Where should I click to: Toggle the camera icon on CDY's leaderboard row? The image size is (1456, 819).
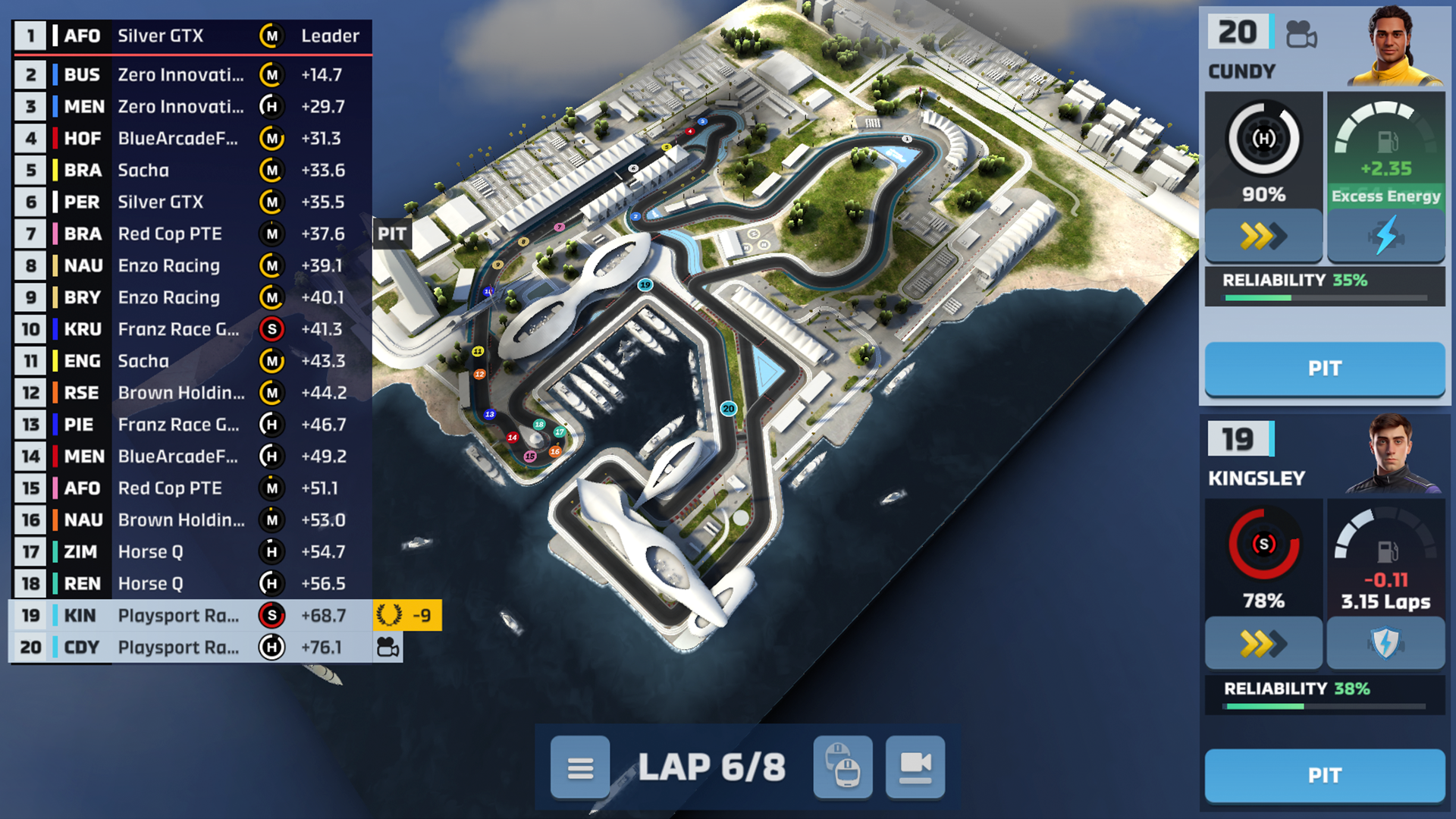pos(388,647)
